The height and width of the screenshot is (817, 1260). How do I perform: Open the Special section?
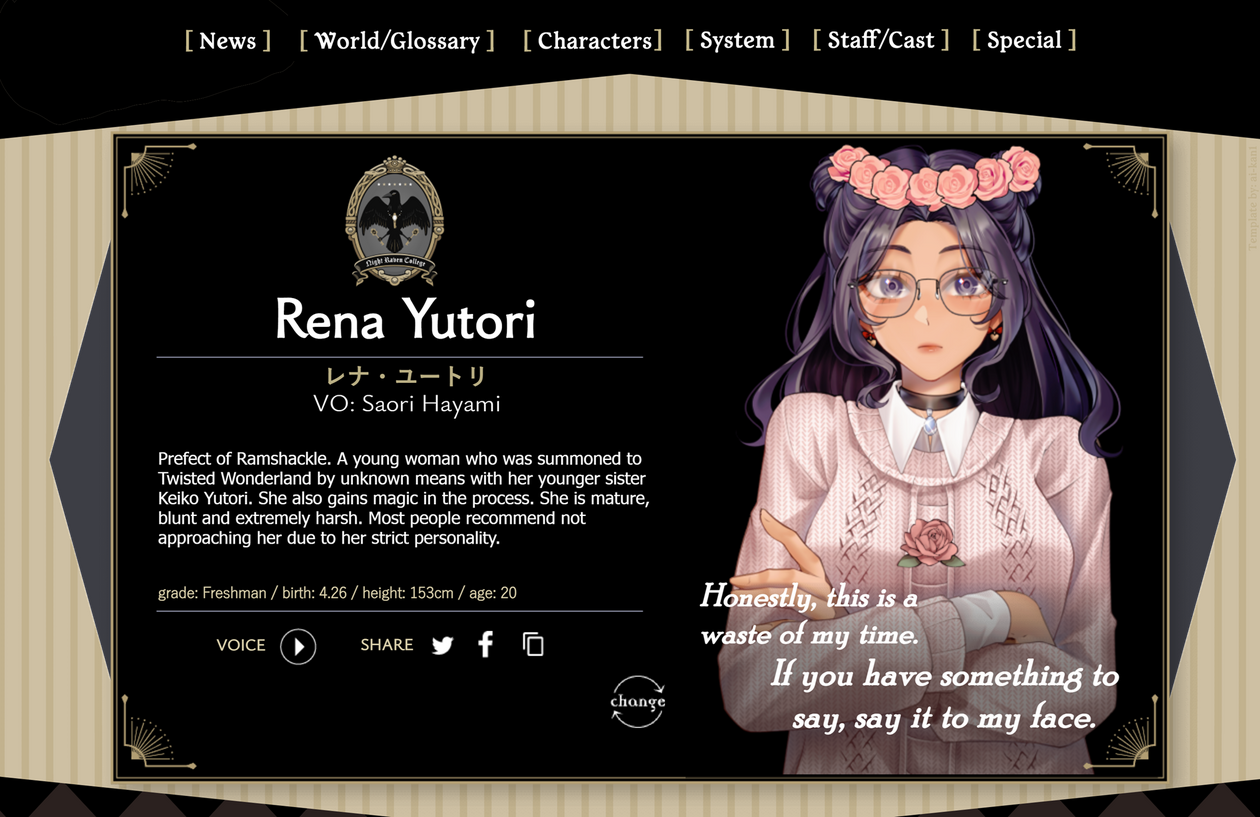pos(1024,41)
